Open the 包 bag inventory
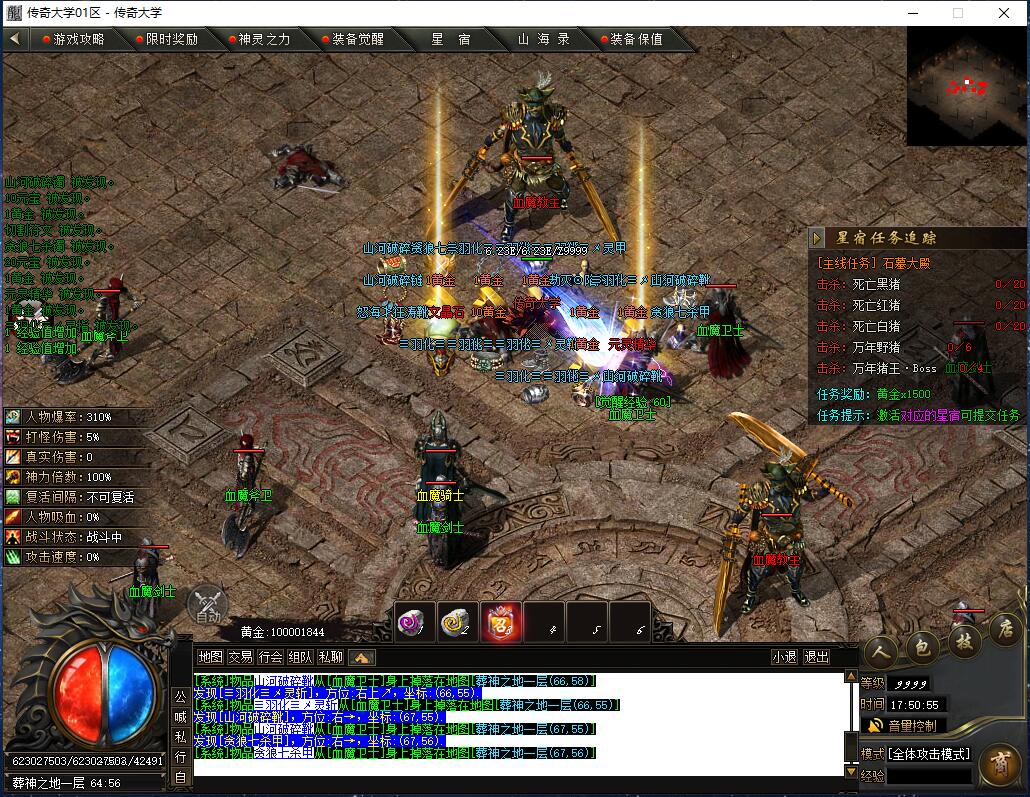This screenshot has height=797, width=1030. tap(921, 648)
